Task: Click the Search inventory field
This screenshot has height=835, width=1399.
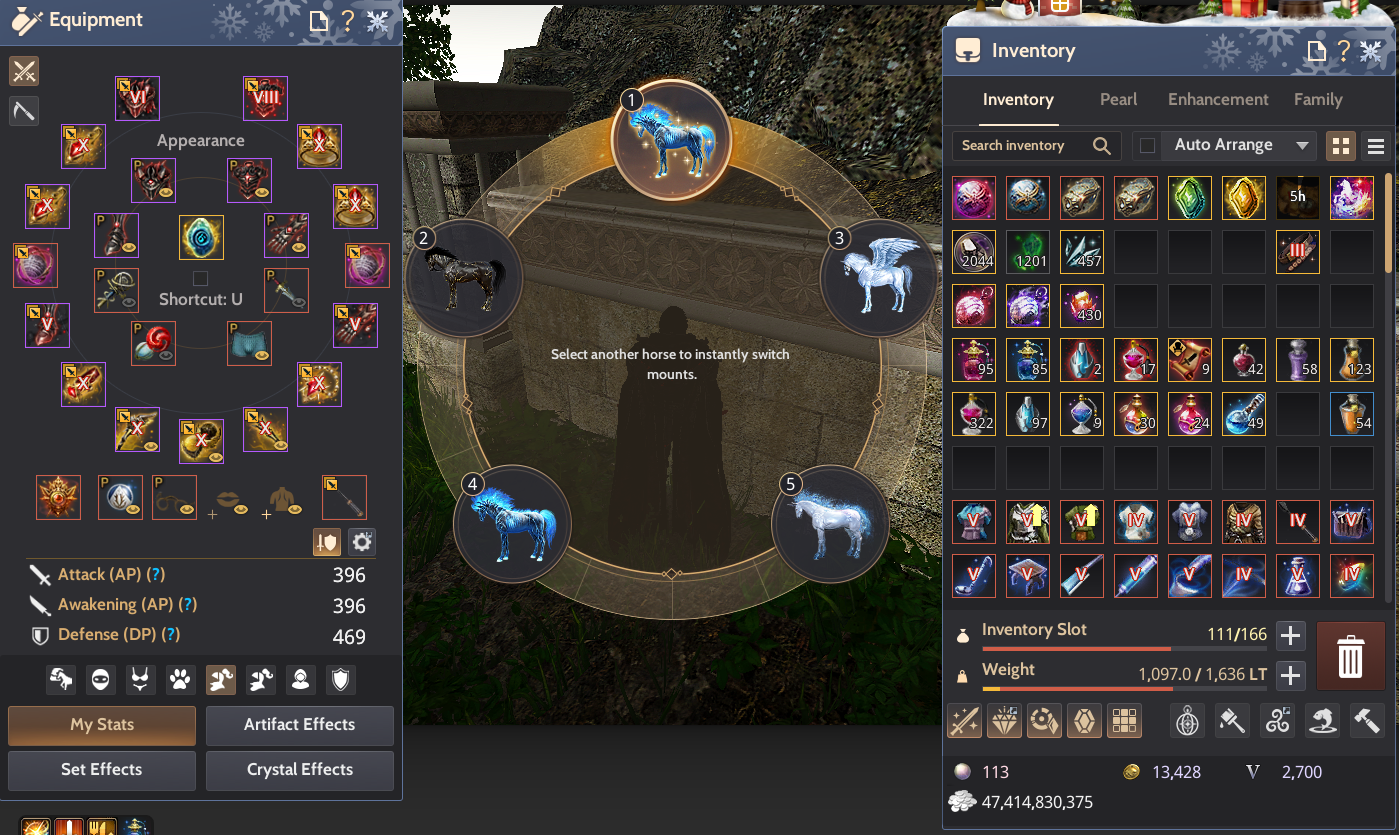Action: tap(1022, 146)
